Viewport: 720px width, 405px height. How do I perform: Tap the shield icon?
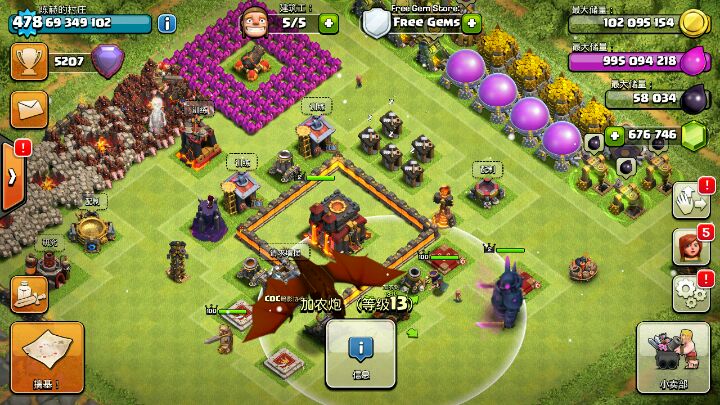click(x=375, y=22)
